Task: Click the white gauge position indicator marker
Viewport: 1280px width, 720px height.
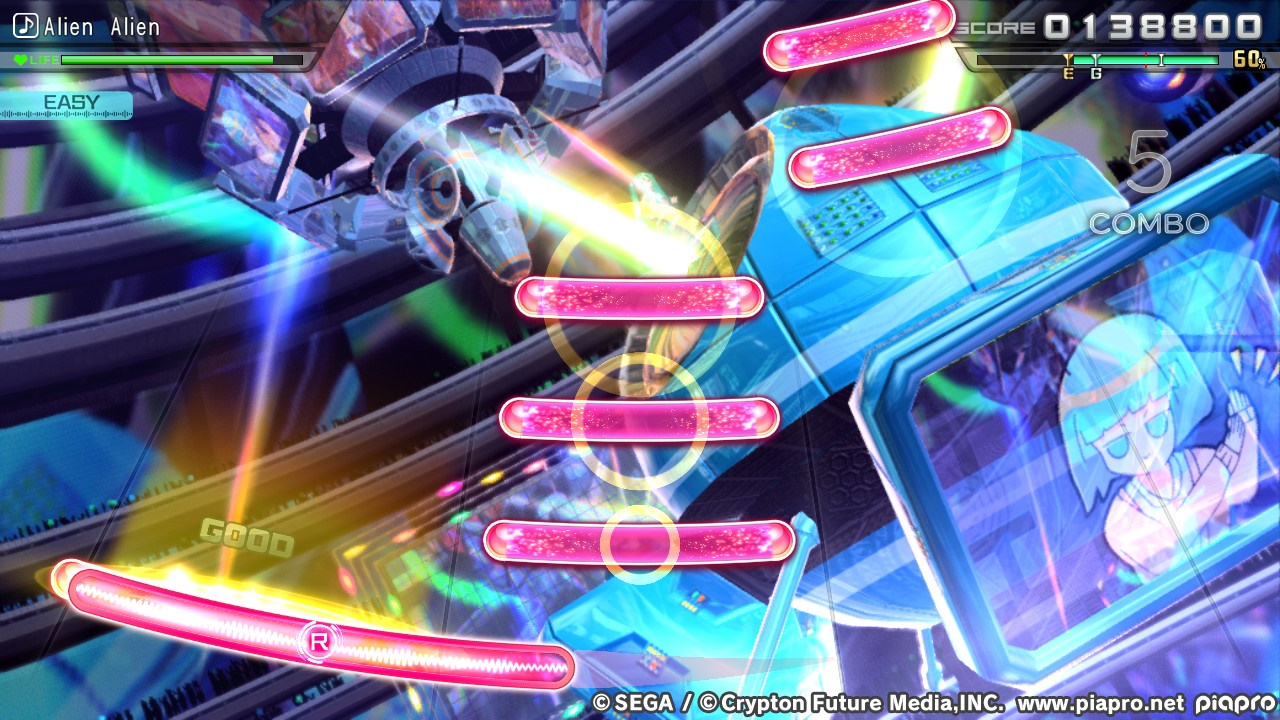Action: coord(1161,60)
